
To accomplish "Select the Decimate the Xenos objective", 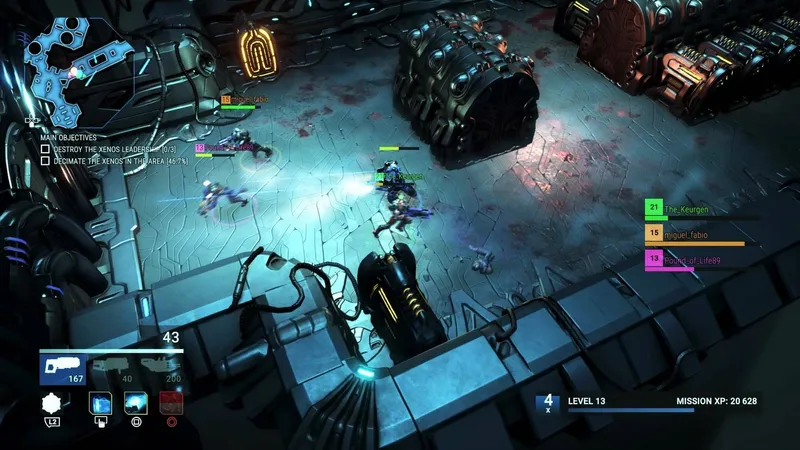I will pos(100,160).
